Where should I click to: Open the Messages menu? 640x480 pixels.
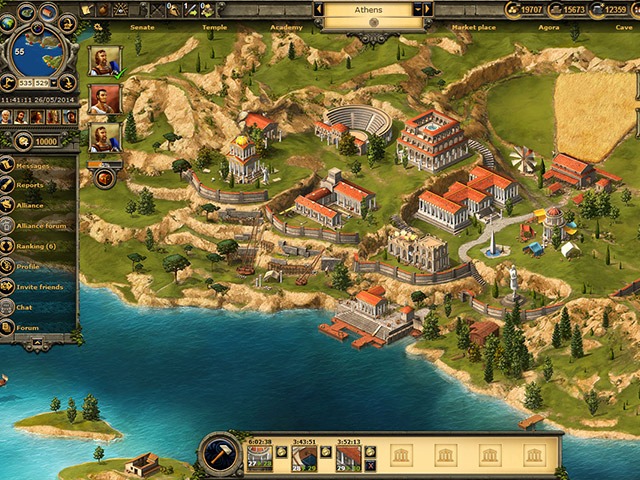click(x=36, y=166)
